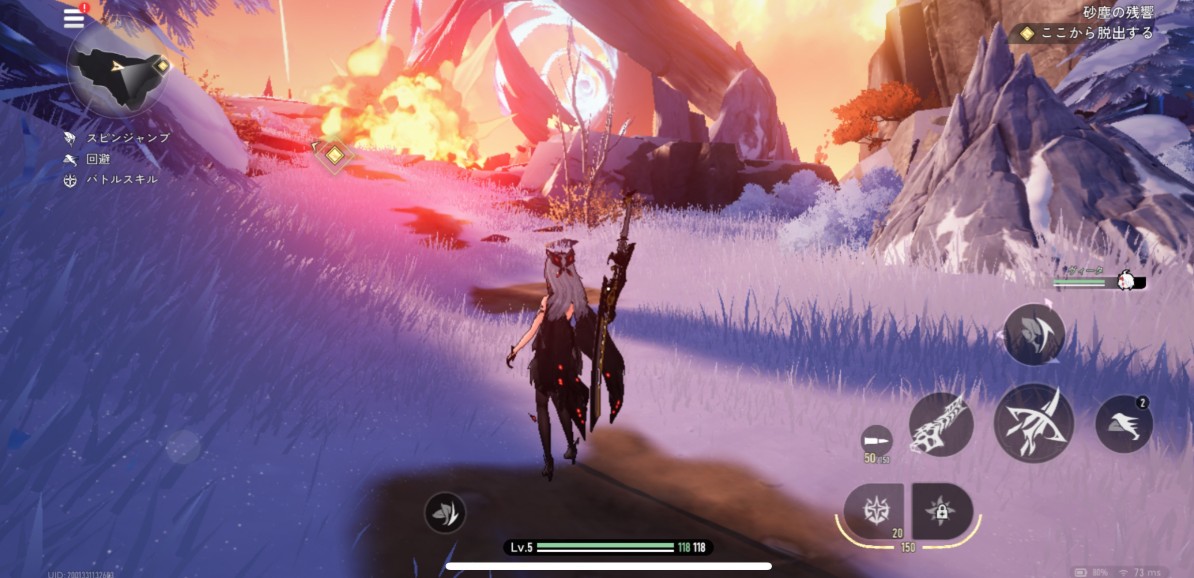Viewport: 1194px width, 578px height.
Task: Open the ここから脱出する objective tracker
Action: coord(1088,33)
